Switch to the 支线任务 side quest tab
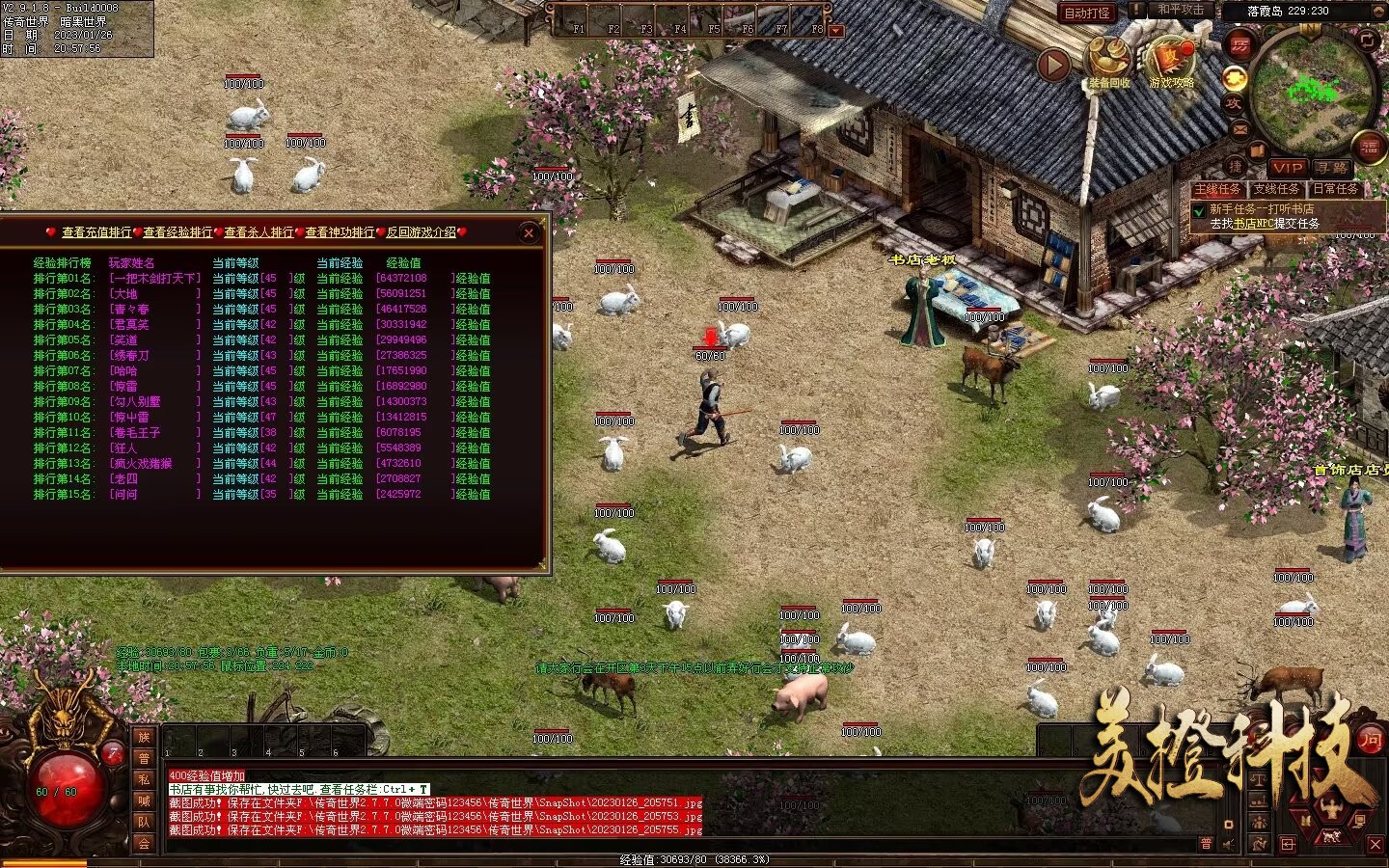The image size is (1389, 868). (1276, 189)
